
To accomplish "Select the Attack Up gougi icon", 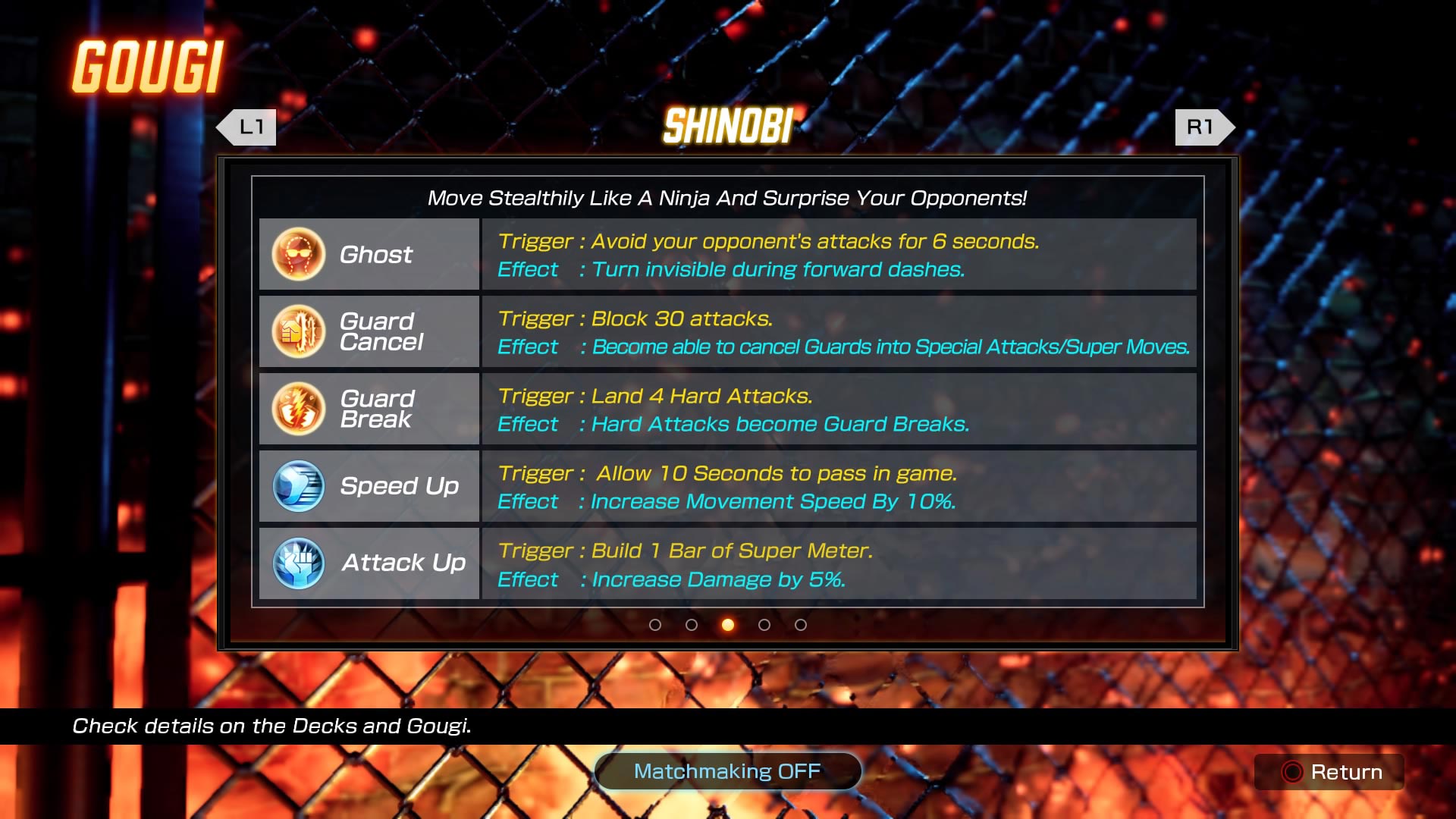I will tap(297, 563).
